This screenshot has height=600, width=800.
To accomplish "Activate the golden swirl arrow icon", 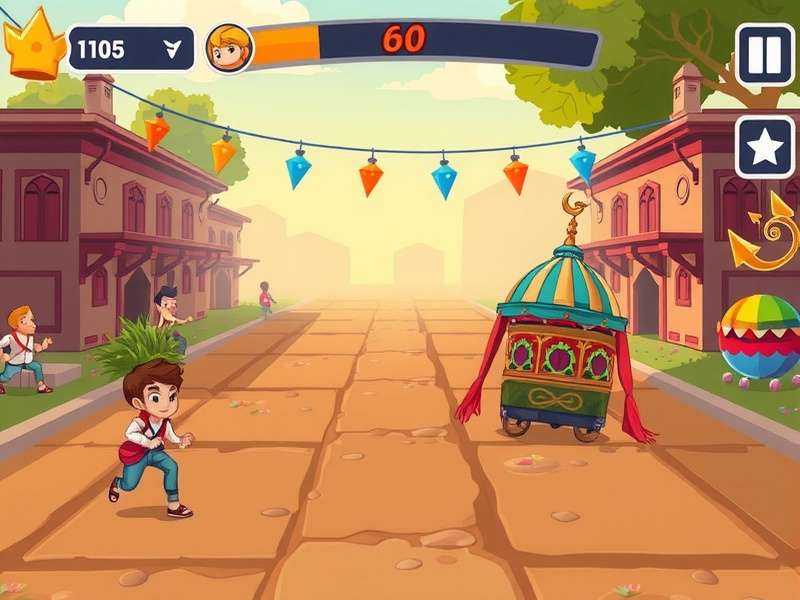I will tap(765, 236).
